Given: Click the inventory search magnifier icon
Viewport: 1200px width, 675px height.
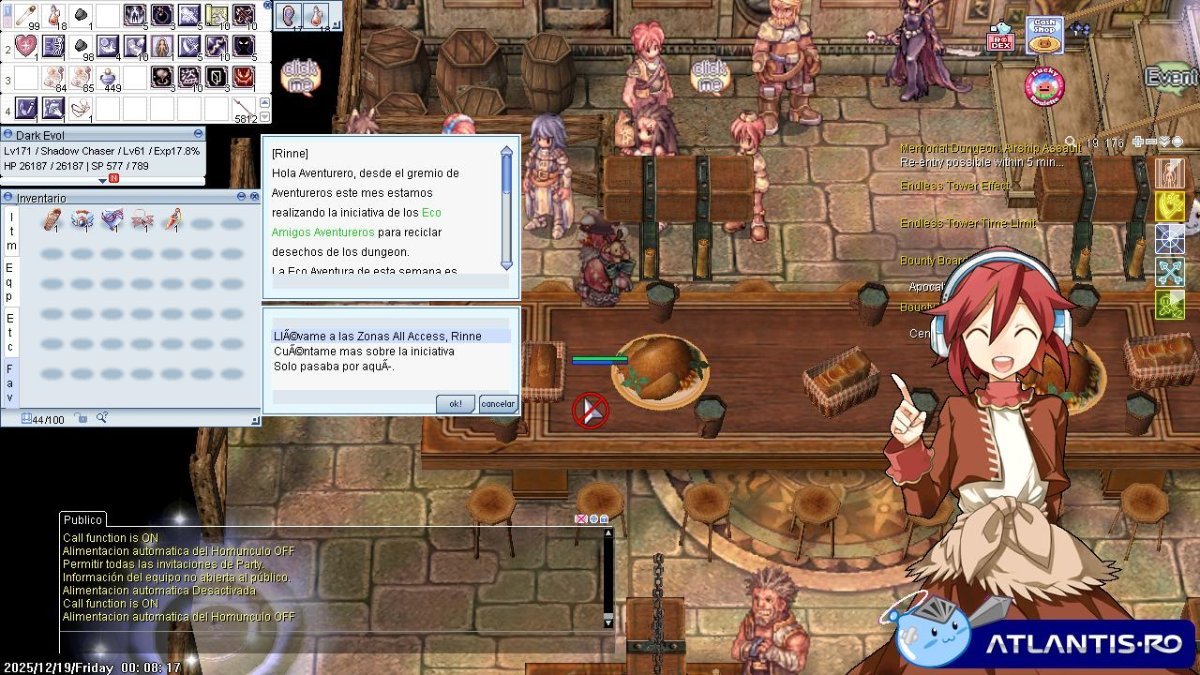Looking at the screenshot, I should (101, 418).
